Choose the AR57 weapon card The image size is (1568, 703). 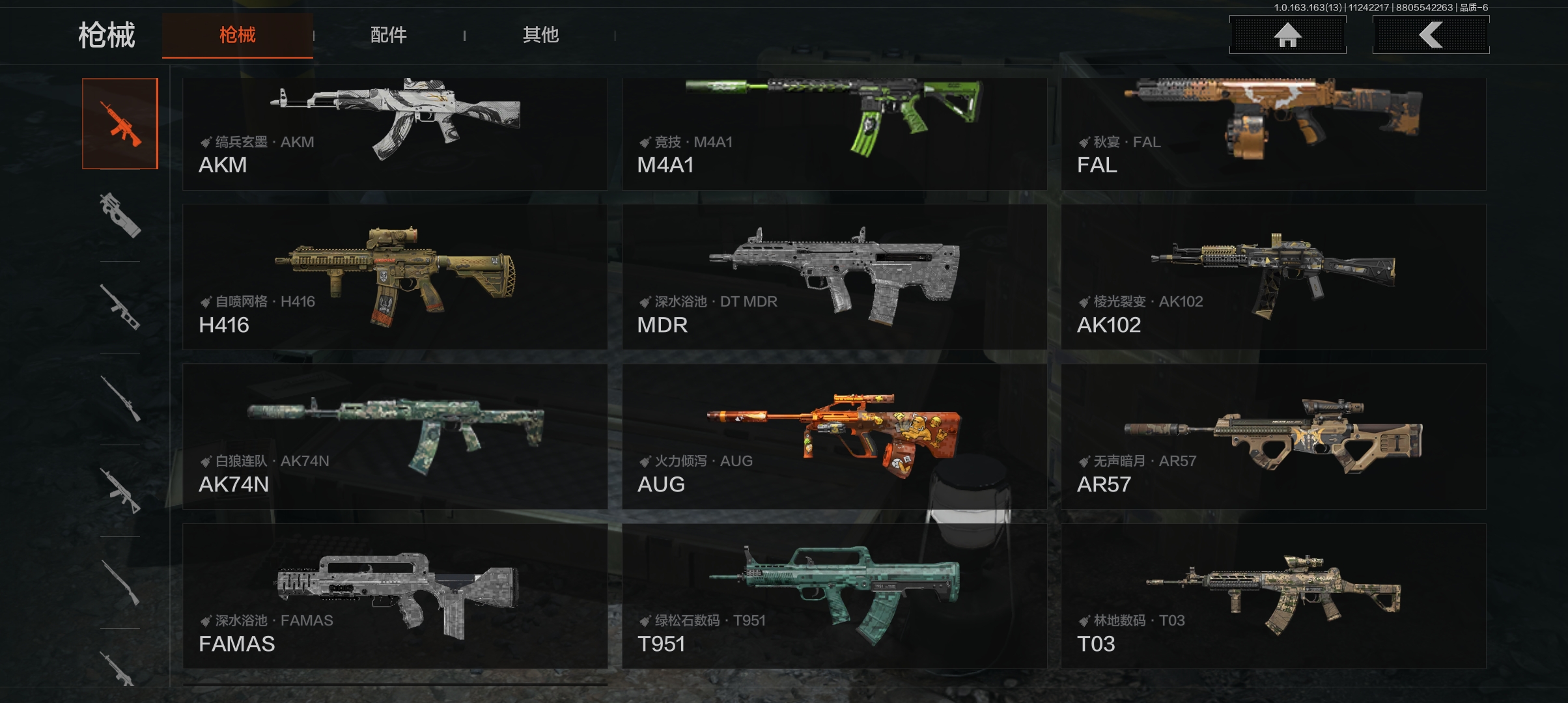coord(1273,436)
